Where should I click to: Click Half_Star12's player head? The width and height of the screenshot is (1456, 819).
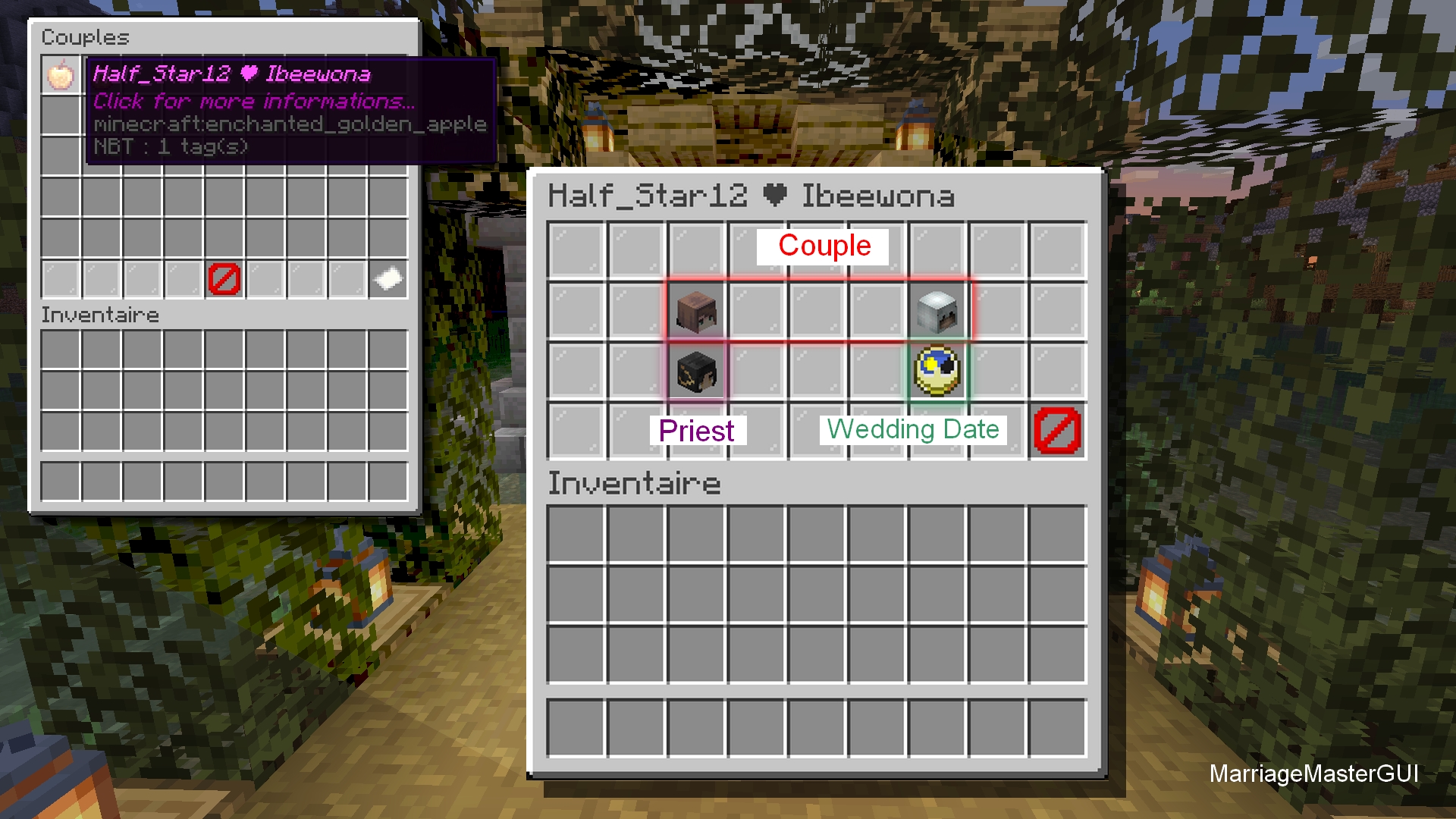(x=698, y=311)
